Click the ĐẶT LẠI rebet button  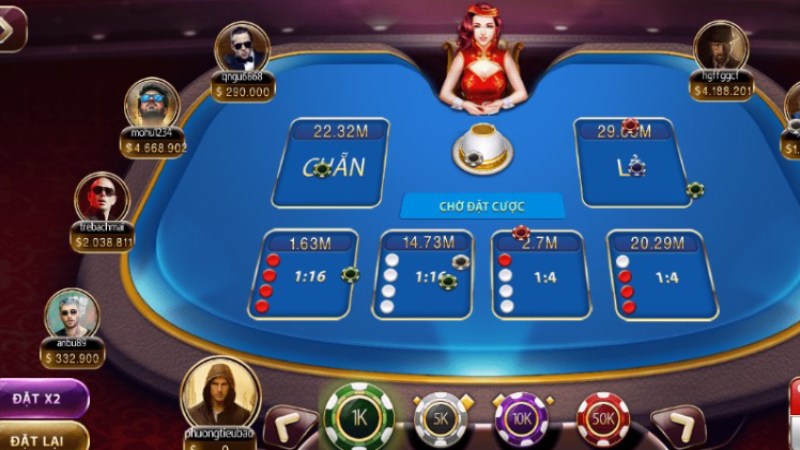40,439
